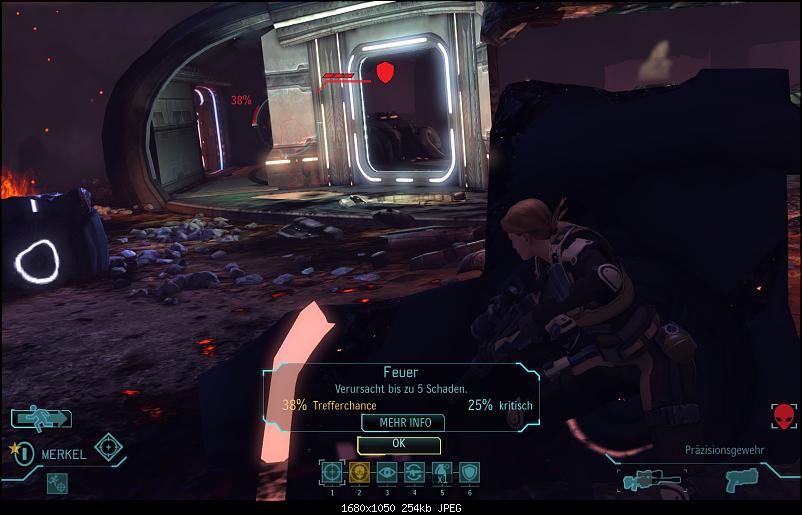The width and height of the screenshot is (802, 515).
Task: Open soldier Merkel's rank insignia info
Action: (22, 453)
